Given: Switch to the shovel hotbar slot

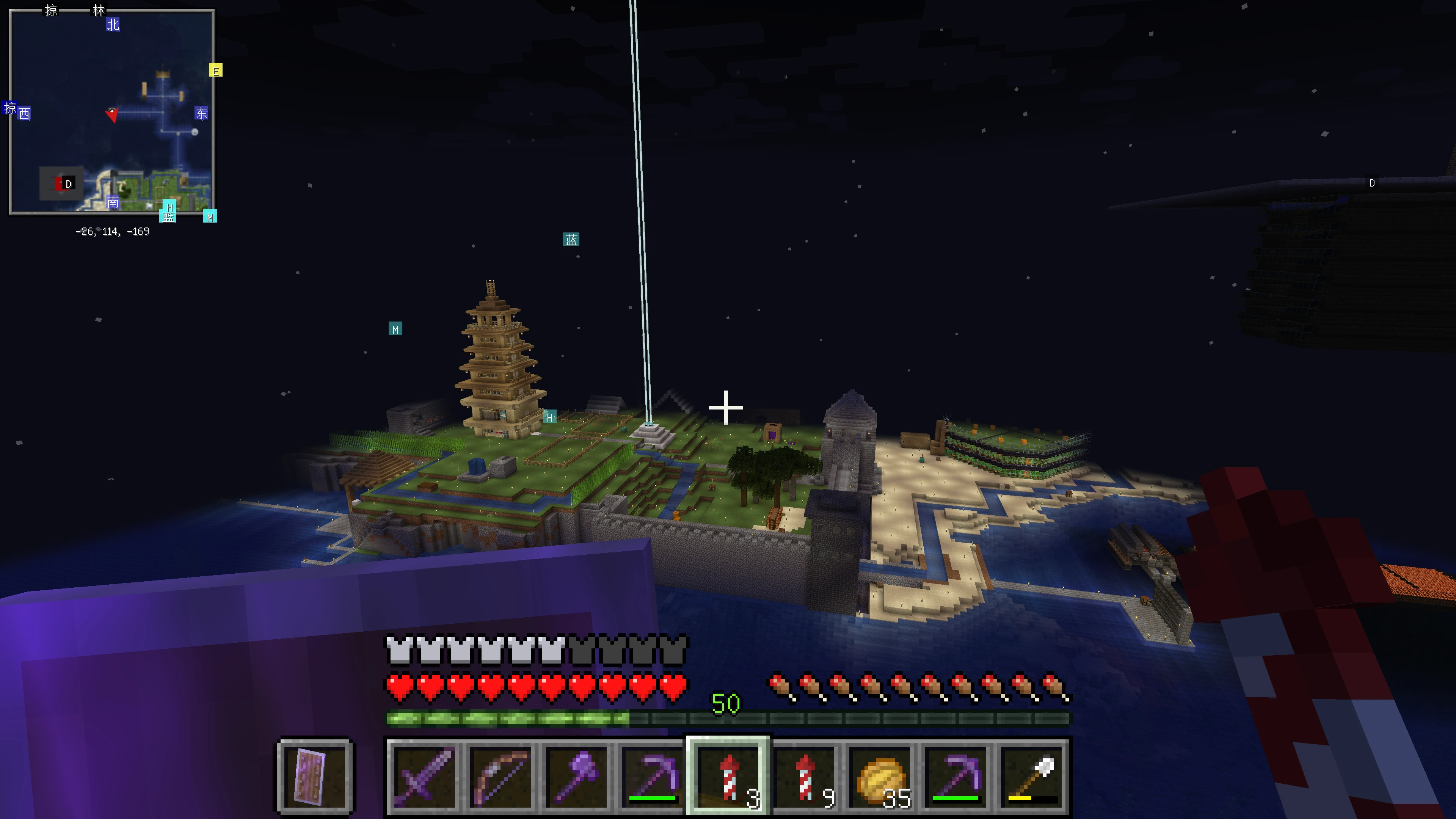Looking at the screenshot, I should [x=1031, y=776].
